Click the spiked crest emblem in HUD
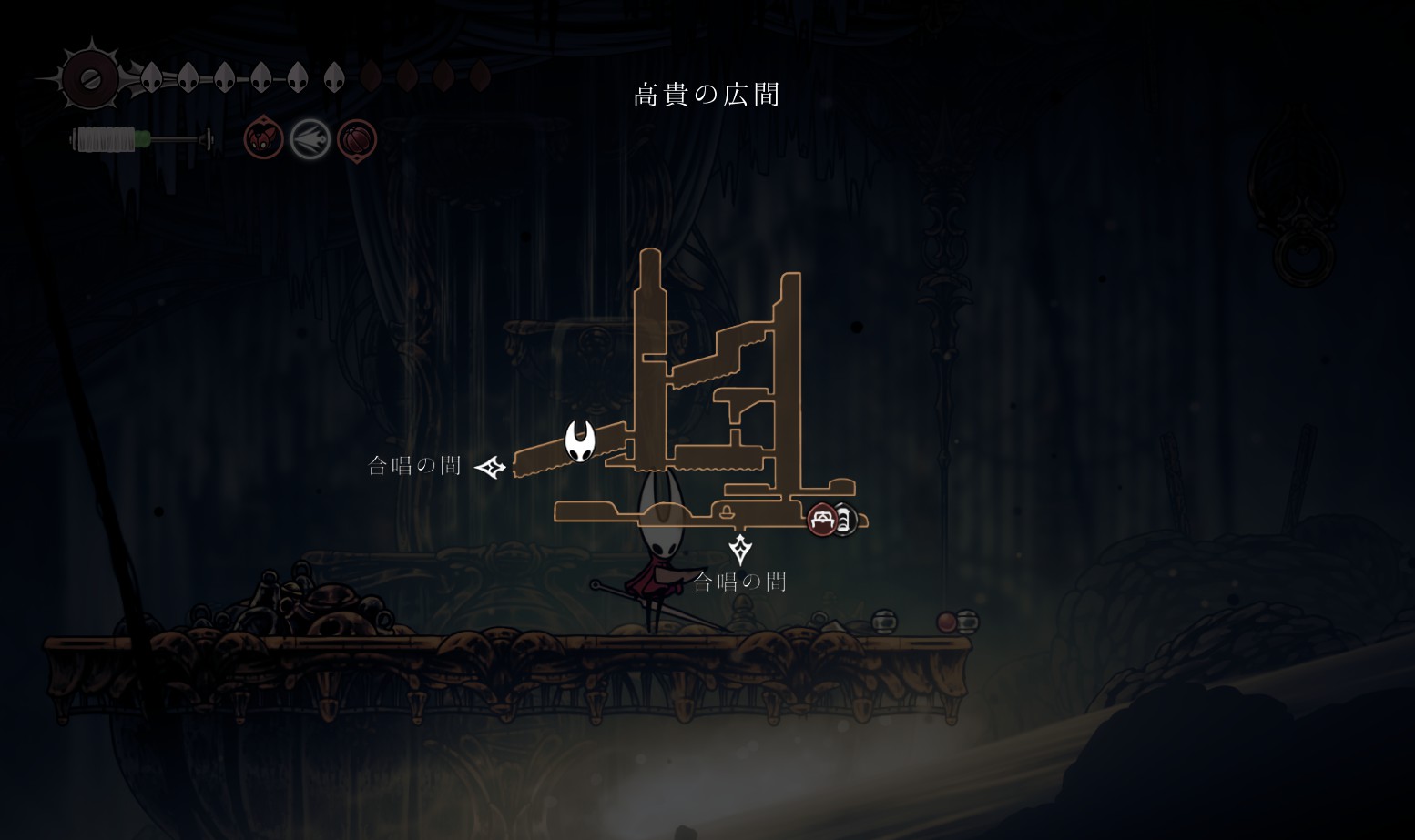 (90, 79)
